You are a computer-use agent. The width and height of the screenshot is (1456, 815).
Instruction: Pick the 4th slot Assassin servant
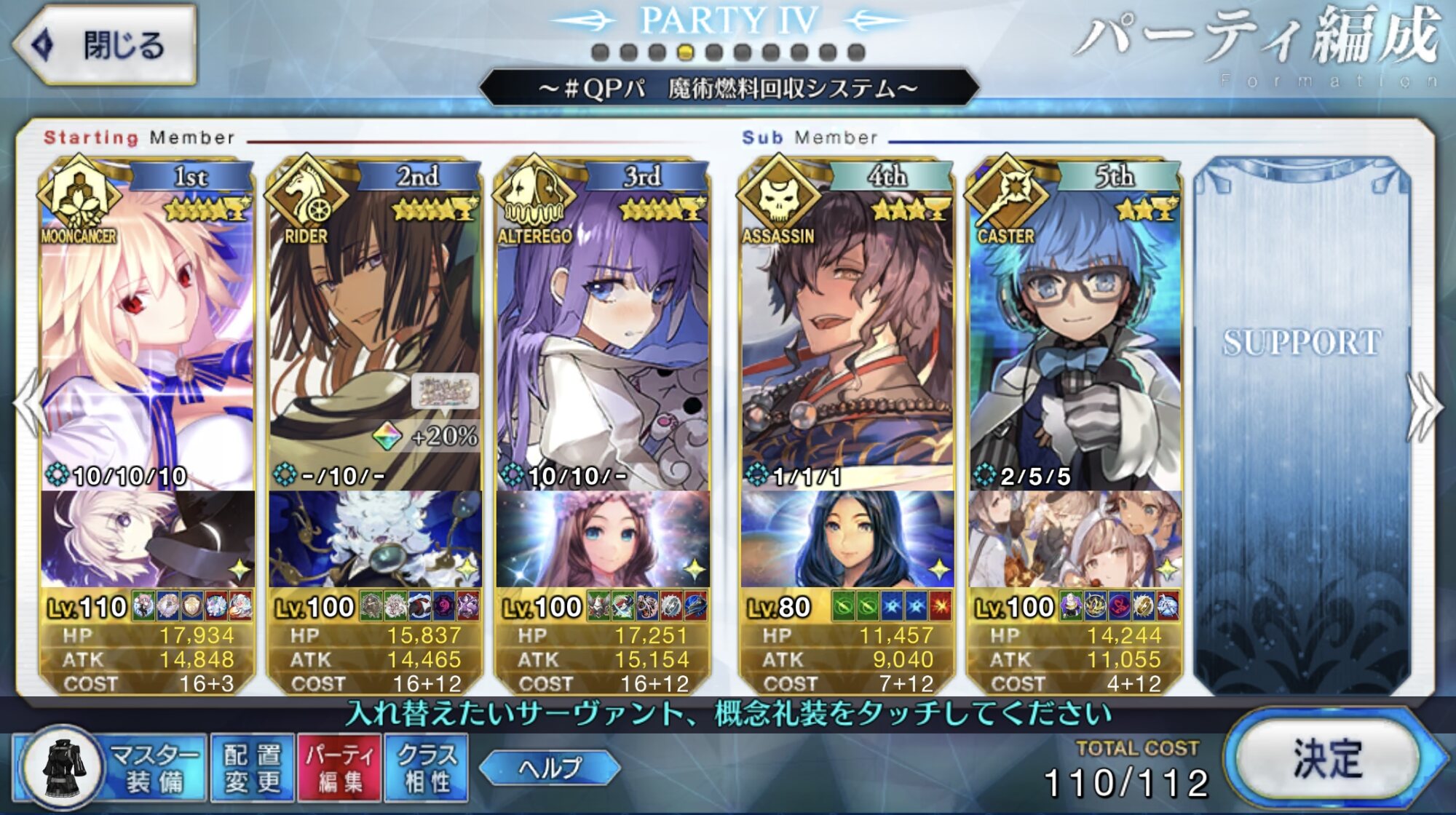coord(847,327)
